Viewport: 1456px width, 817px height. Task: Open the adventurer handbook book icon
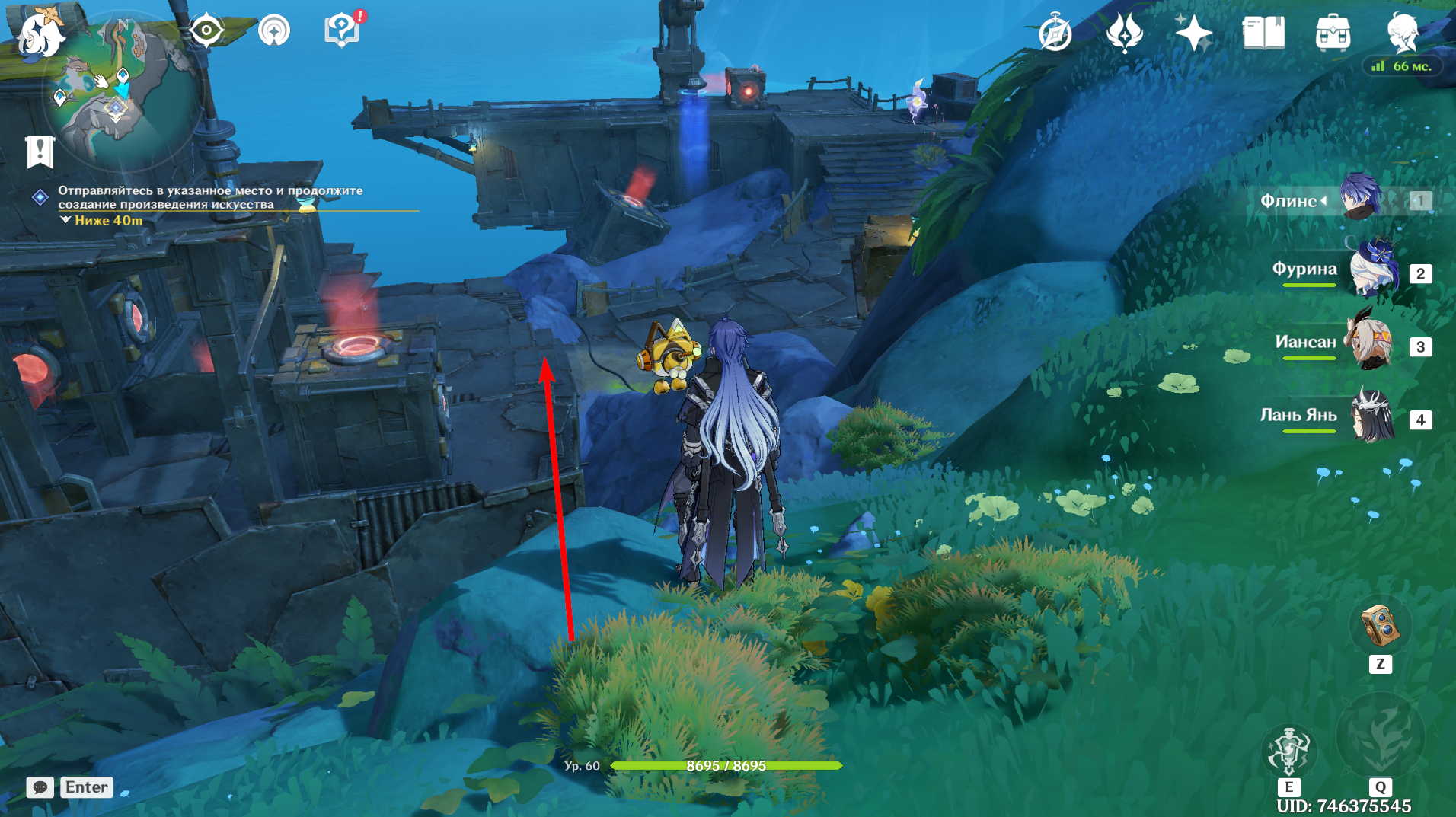pos(1263,34)
